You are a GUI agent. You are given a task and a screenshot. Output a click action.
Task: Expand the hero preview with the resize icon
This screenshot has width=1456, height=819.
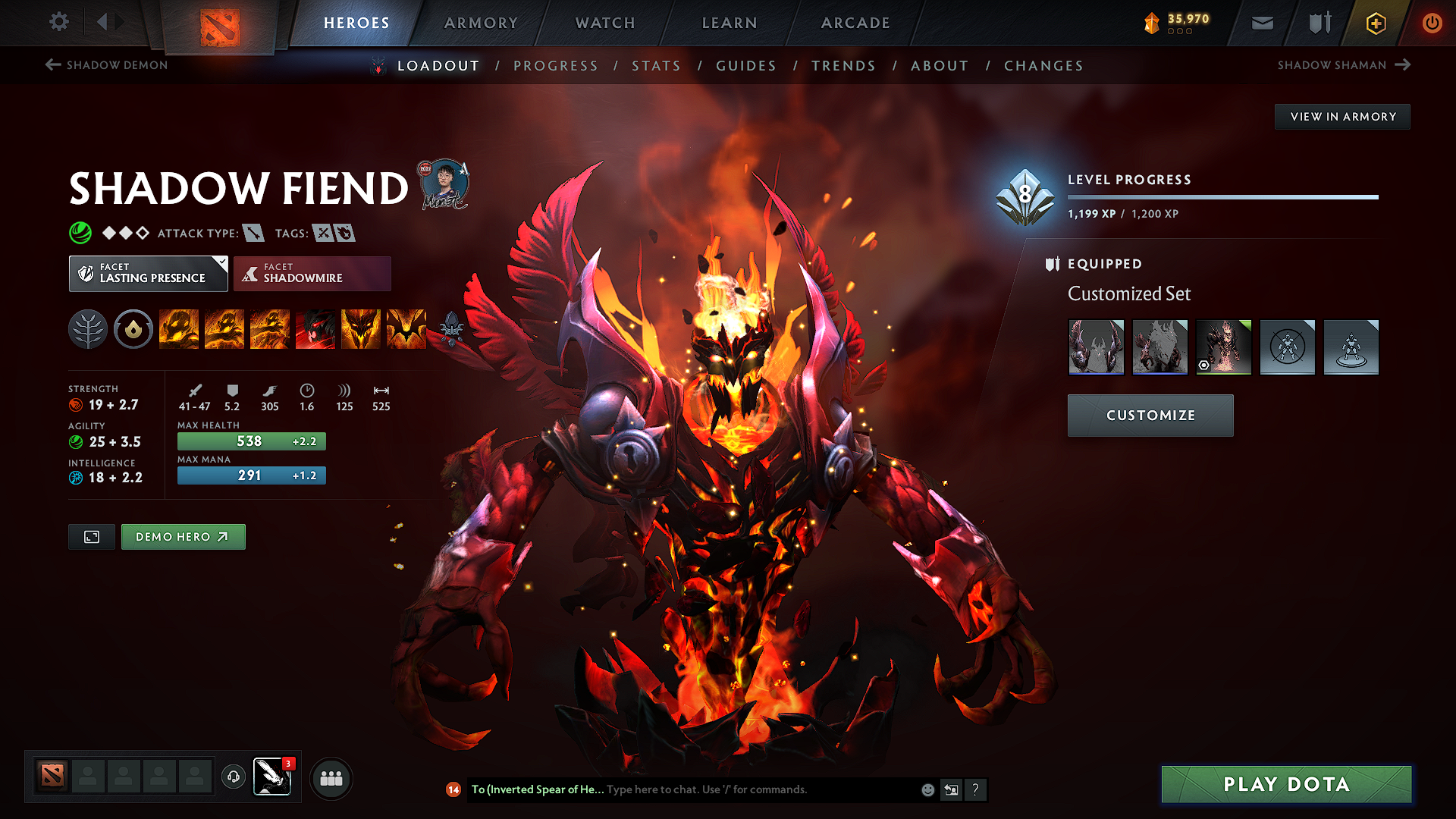point(91,536)
